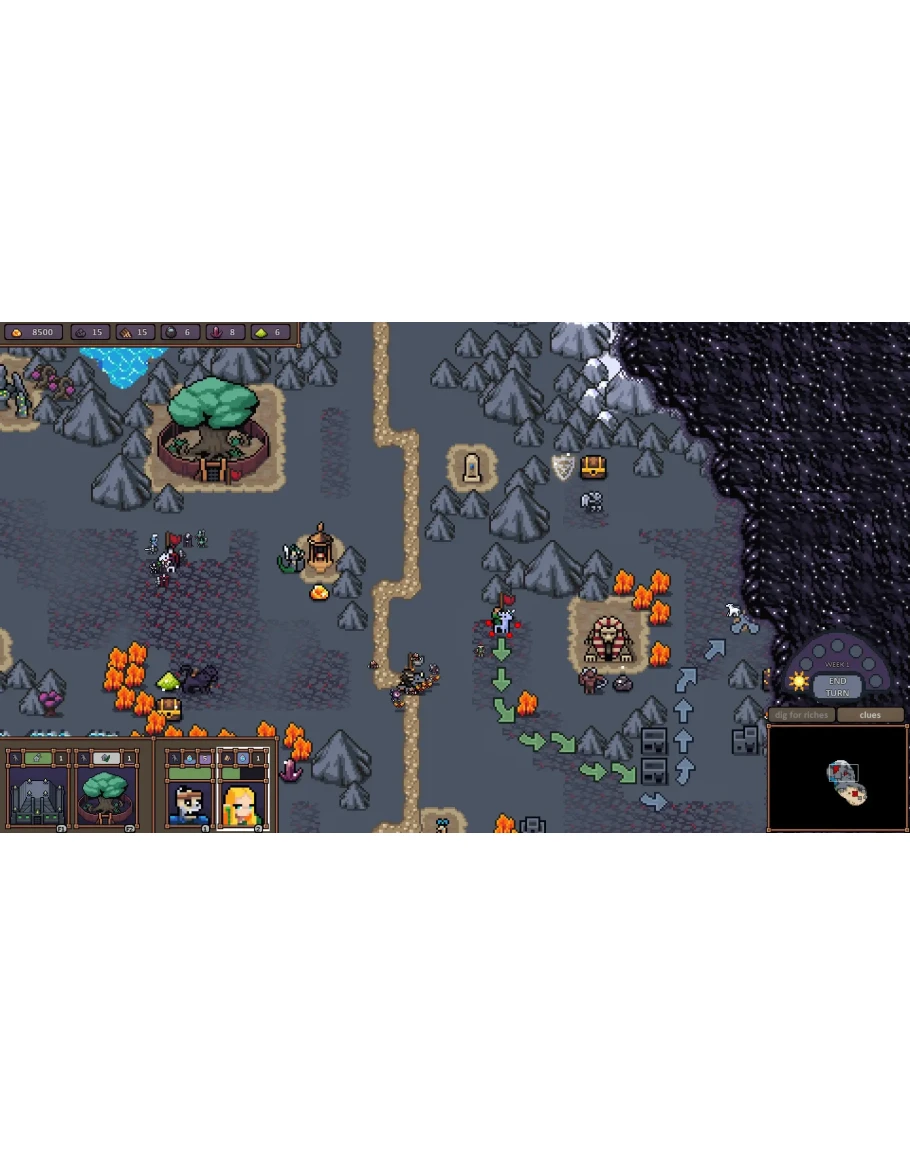Click the world minimap
Screen dimensions: 910x1155
[x=838, y=779]
